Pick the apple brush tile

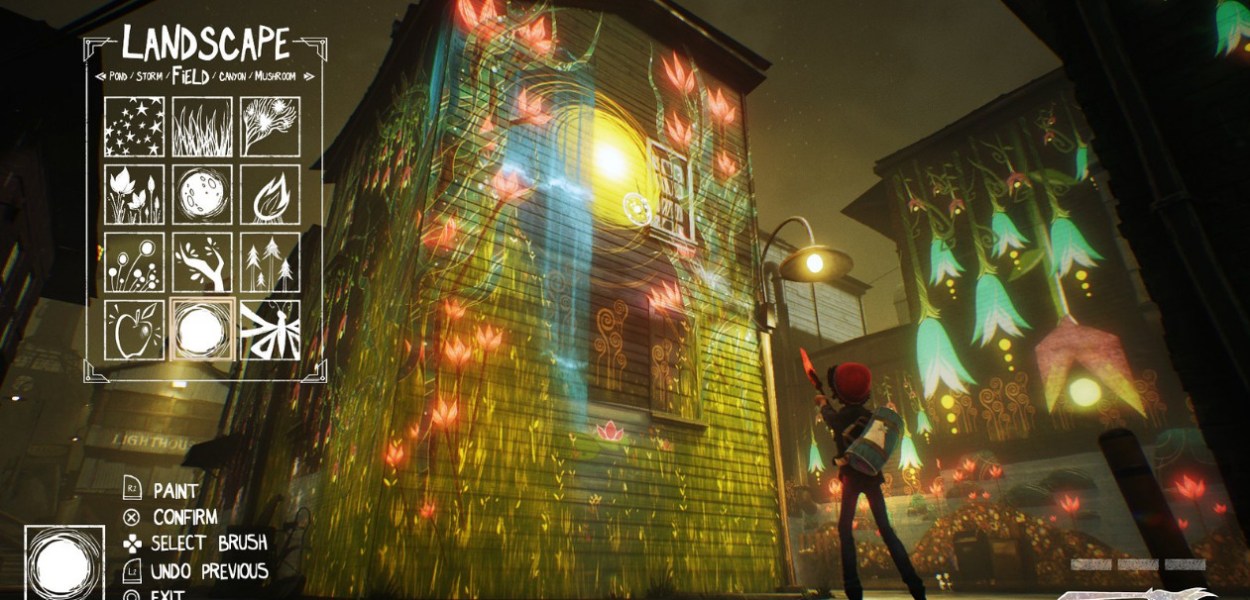(x=134, y=330)
